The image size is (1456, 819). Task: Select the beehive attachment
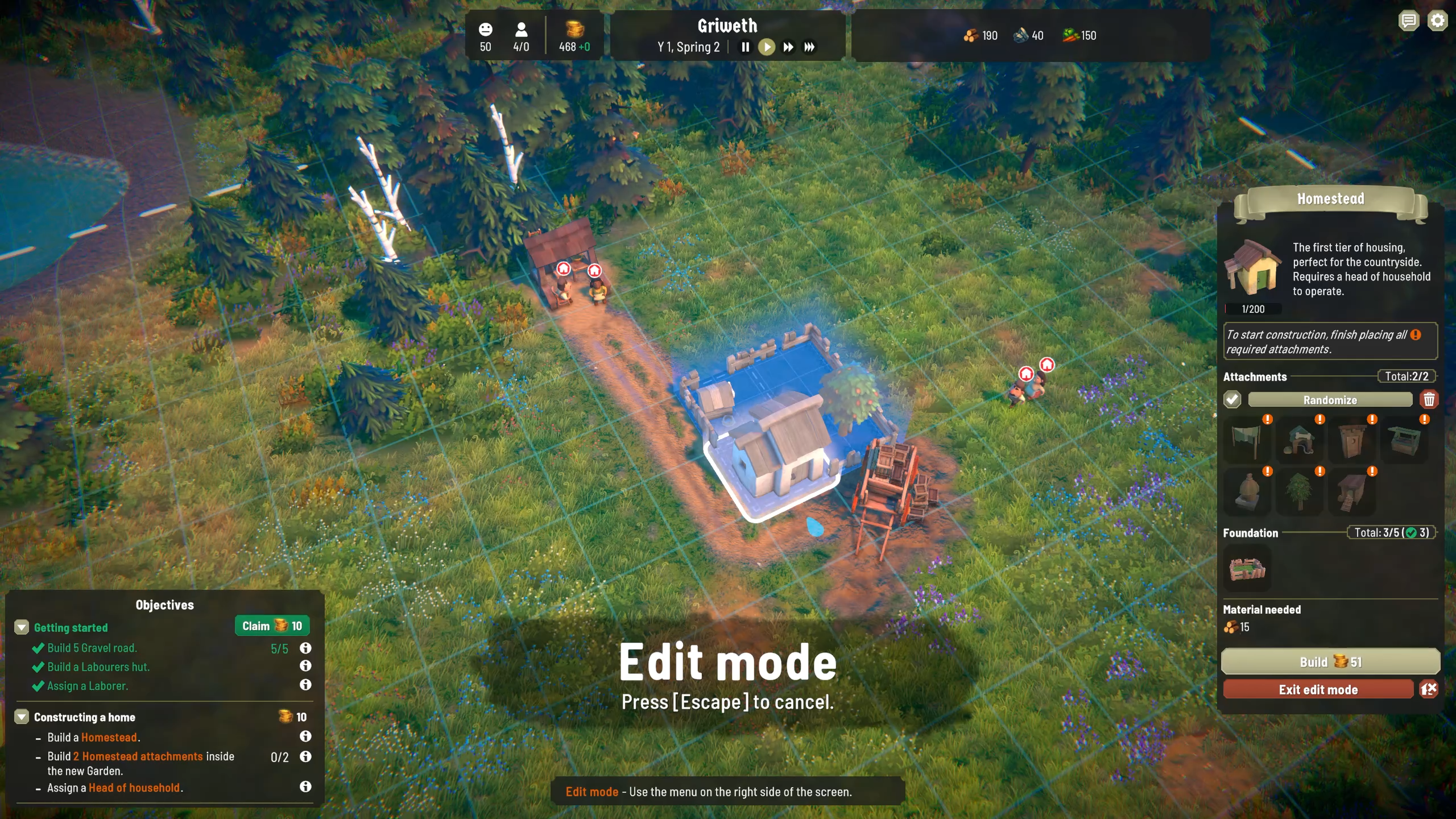coord(1246,492)
